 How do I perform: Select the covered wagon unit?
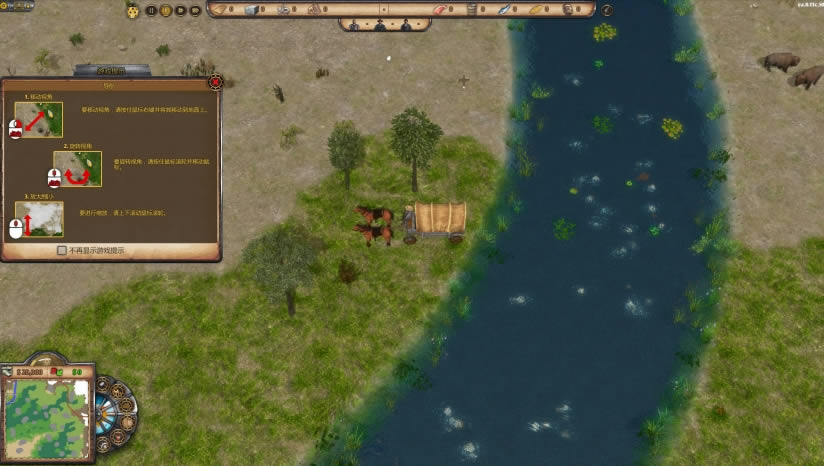(438, 220)
